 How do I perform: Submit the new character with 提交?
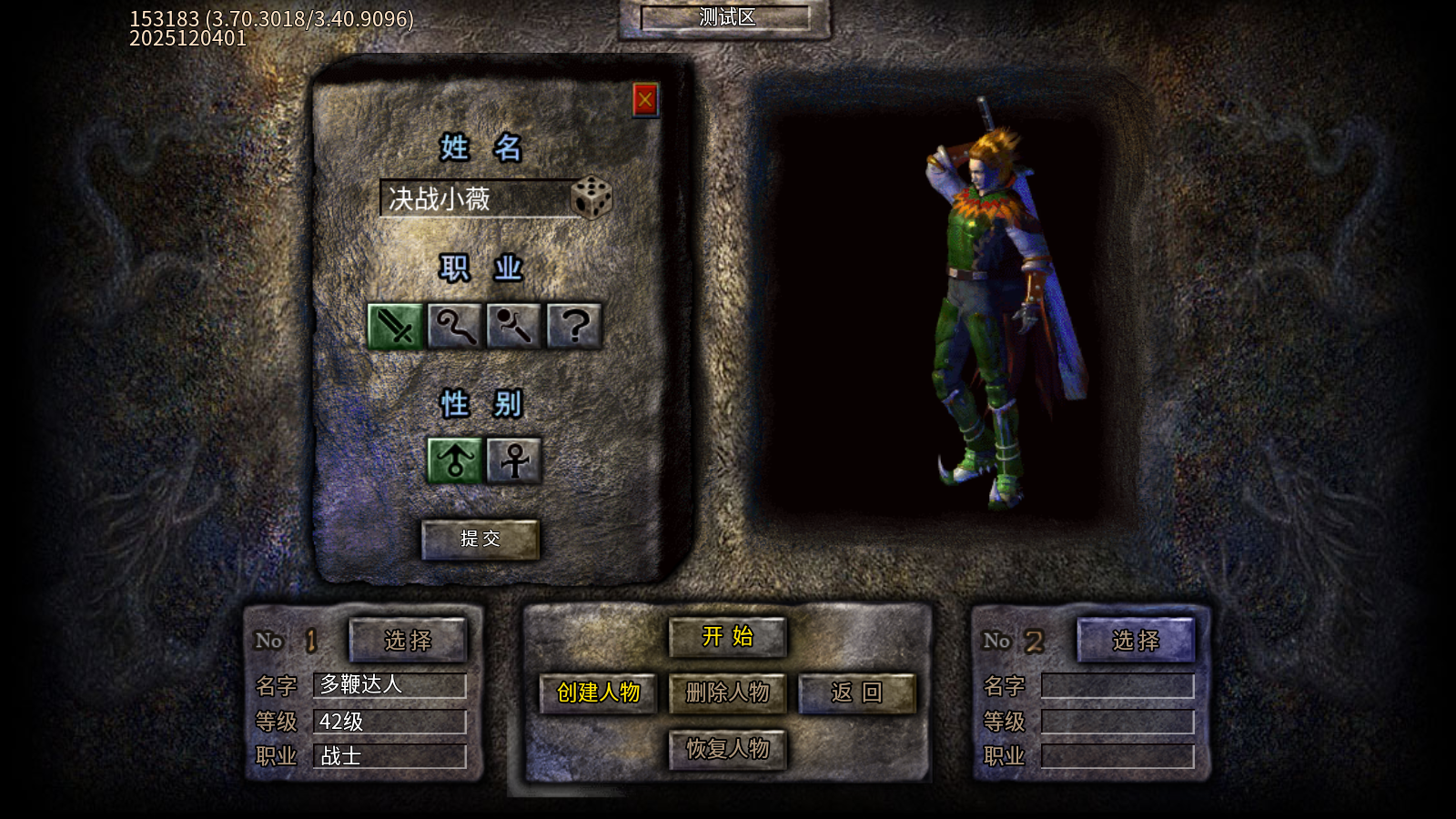click(x=480, y=539)
